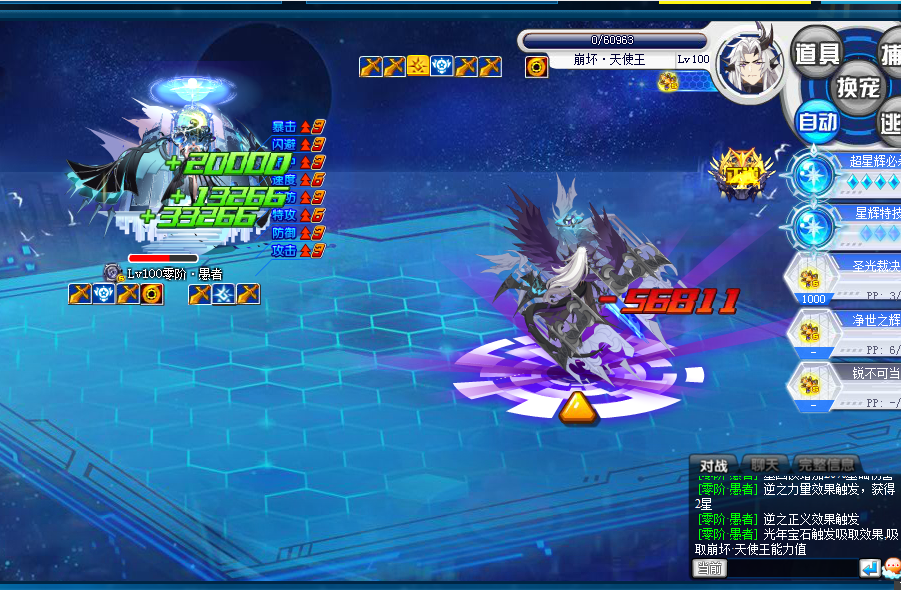Click the chat text input box
Viewport: 901px width, 590px height.
[x=792, y=568]
